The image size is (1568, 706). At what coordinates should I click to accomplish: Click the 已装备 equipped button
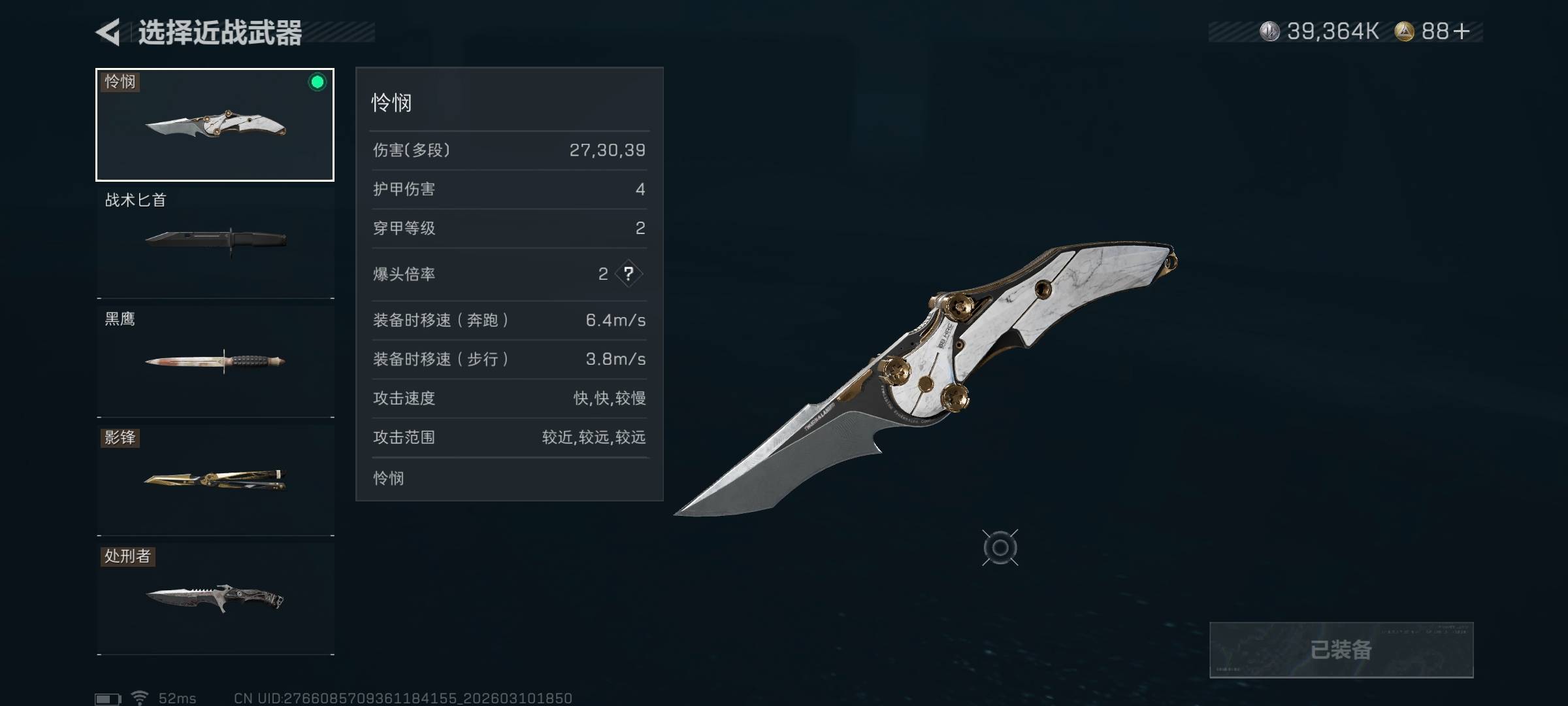(x=1341, y=650)
